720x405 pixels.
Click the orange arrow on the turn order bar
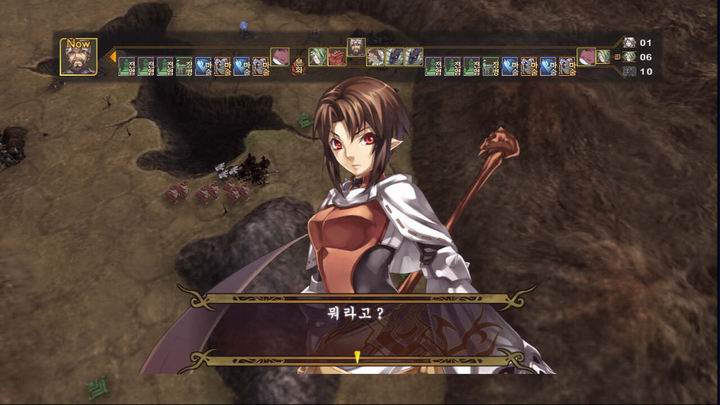(112, 57)
